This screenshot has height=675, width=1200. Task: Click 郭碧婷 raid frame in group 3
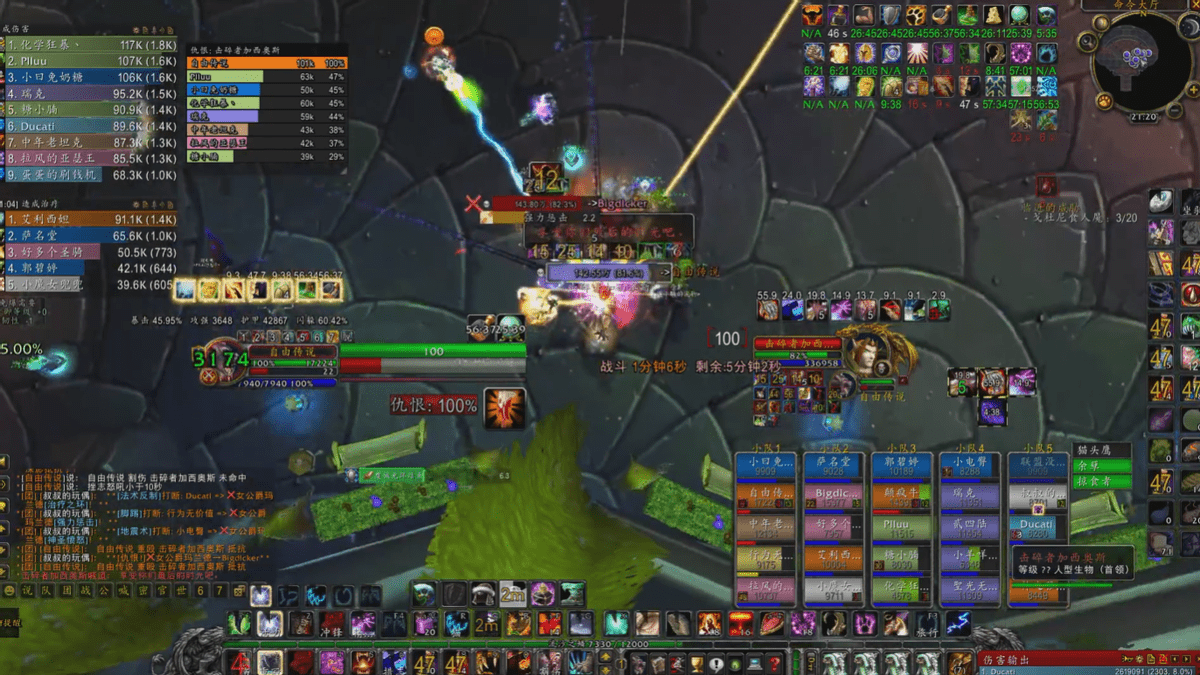click(x=899, y=465)
